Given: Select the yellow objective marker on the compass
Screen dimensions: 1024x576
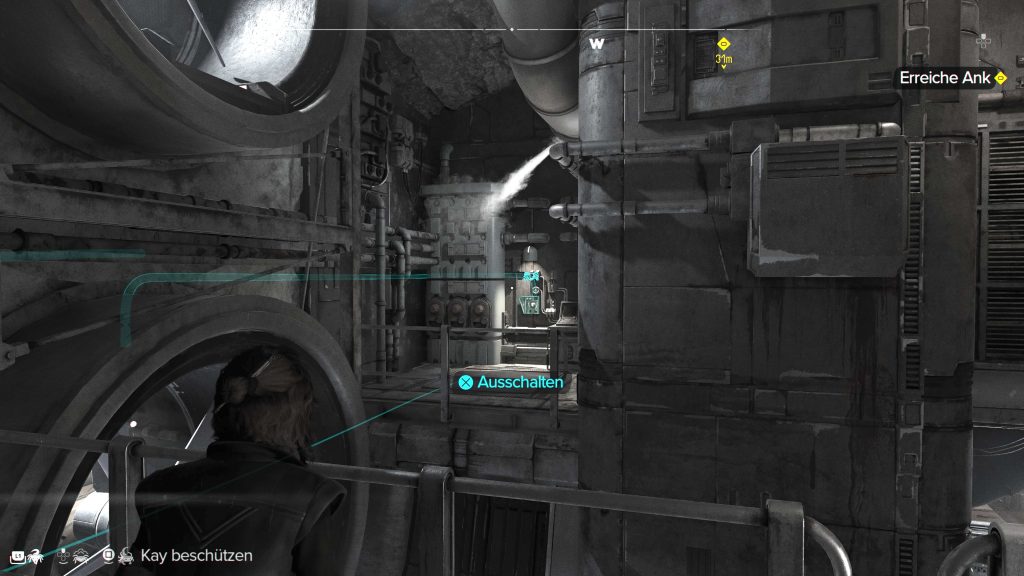Looking at the screenshot, I should (724, 44).
